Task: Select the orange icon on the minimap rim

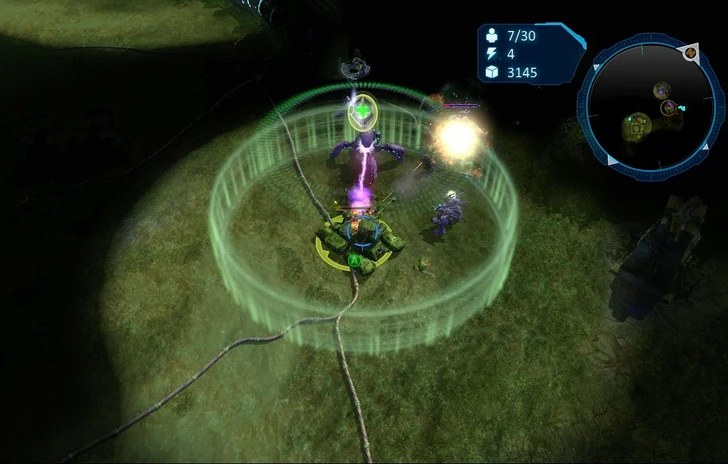Action: tap(691, 51)
